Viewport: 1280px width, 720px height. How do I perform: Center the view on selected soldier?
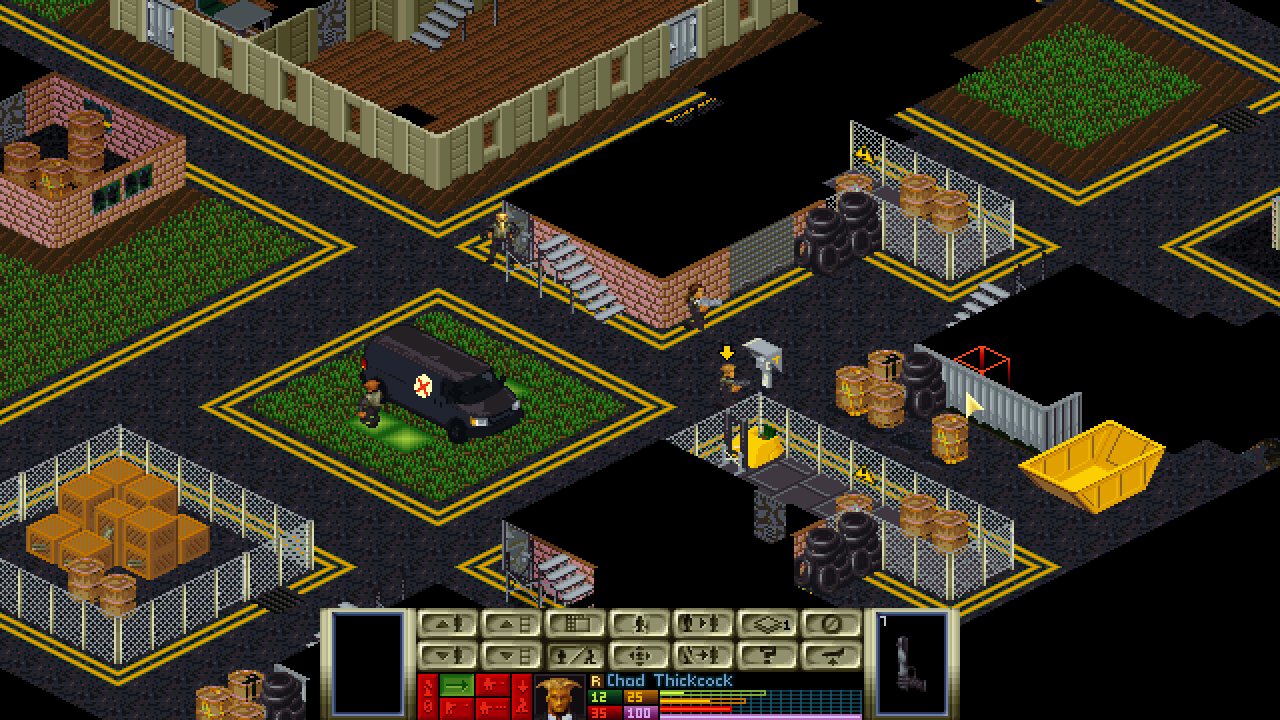point(639,656)
